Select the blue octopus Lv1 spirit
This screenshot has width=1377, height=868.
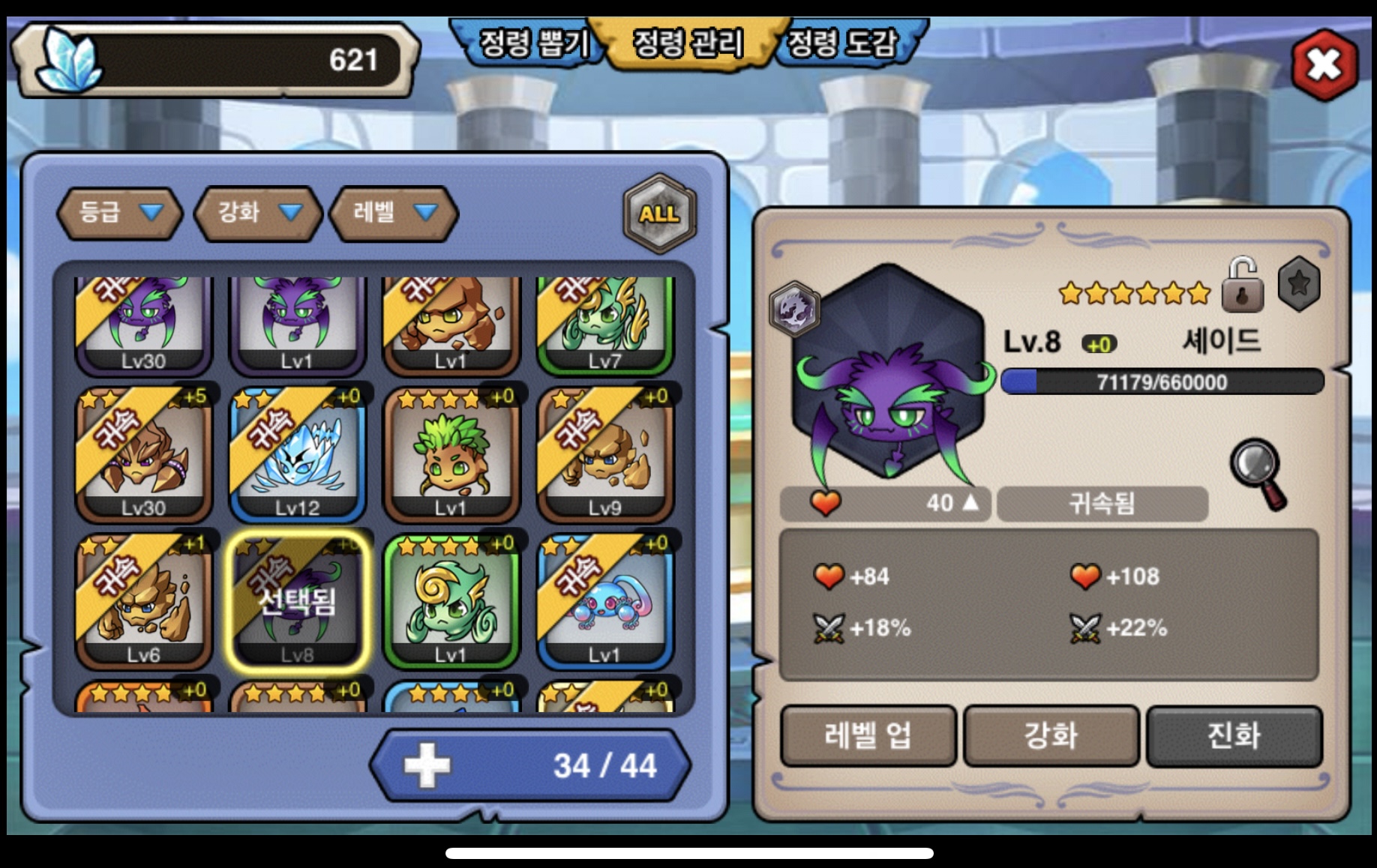604,601
